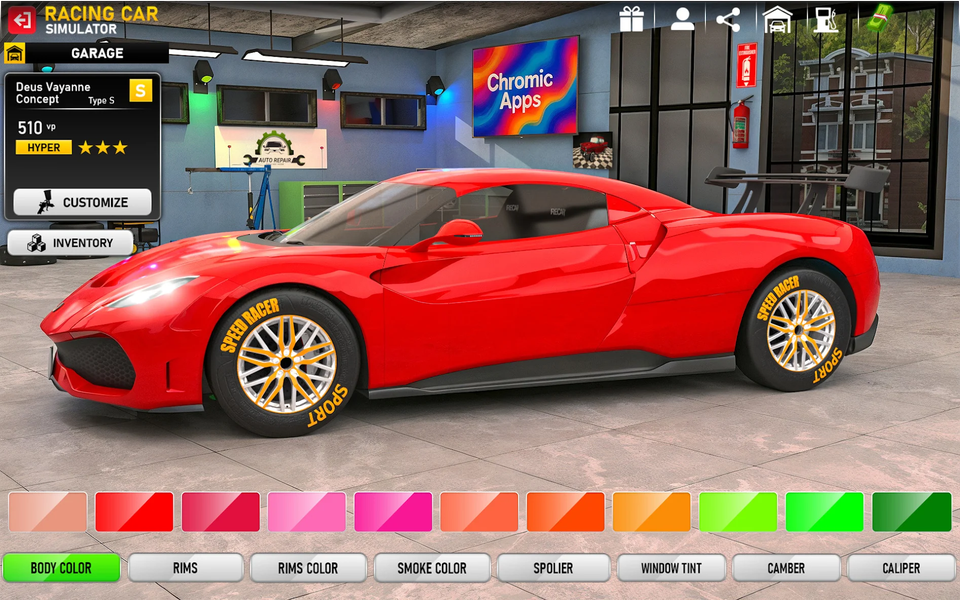Open the player profile icon
This screenshot has width=960, height=600.
[682, 19]
